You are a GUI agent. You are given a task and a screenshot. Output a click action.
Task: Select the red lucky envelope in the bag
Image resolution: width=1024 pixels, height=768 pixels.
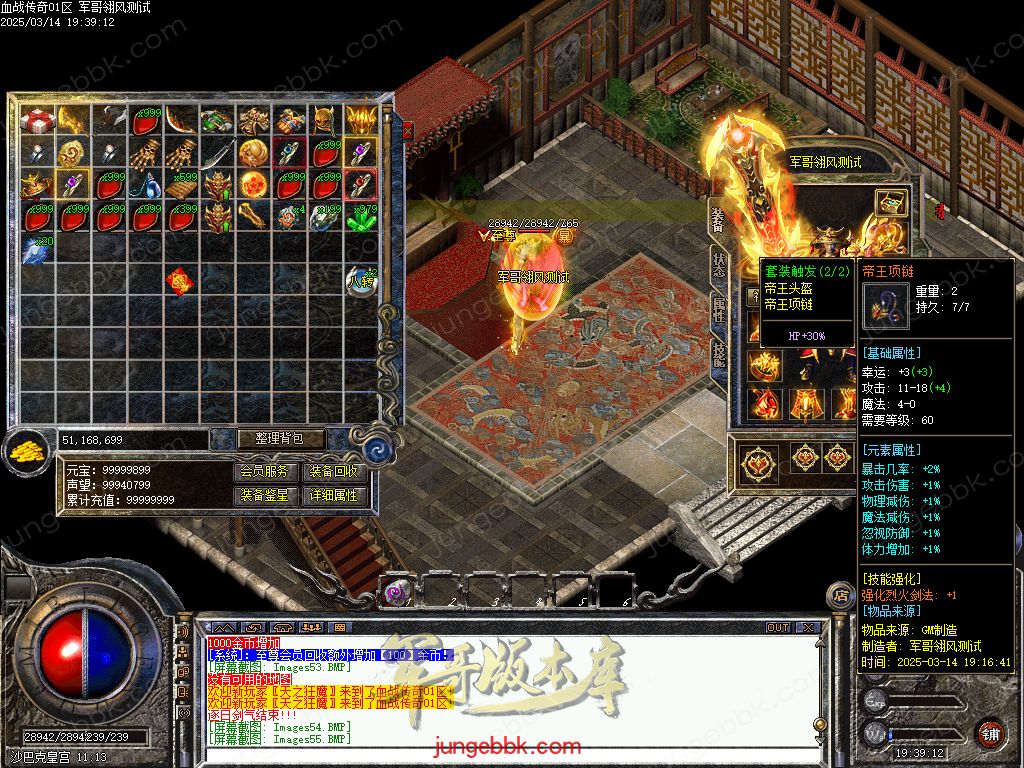[x=181, y=281]
